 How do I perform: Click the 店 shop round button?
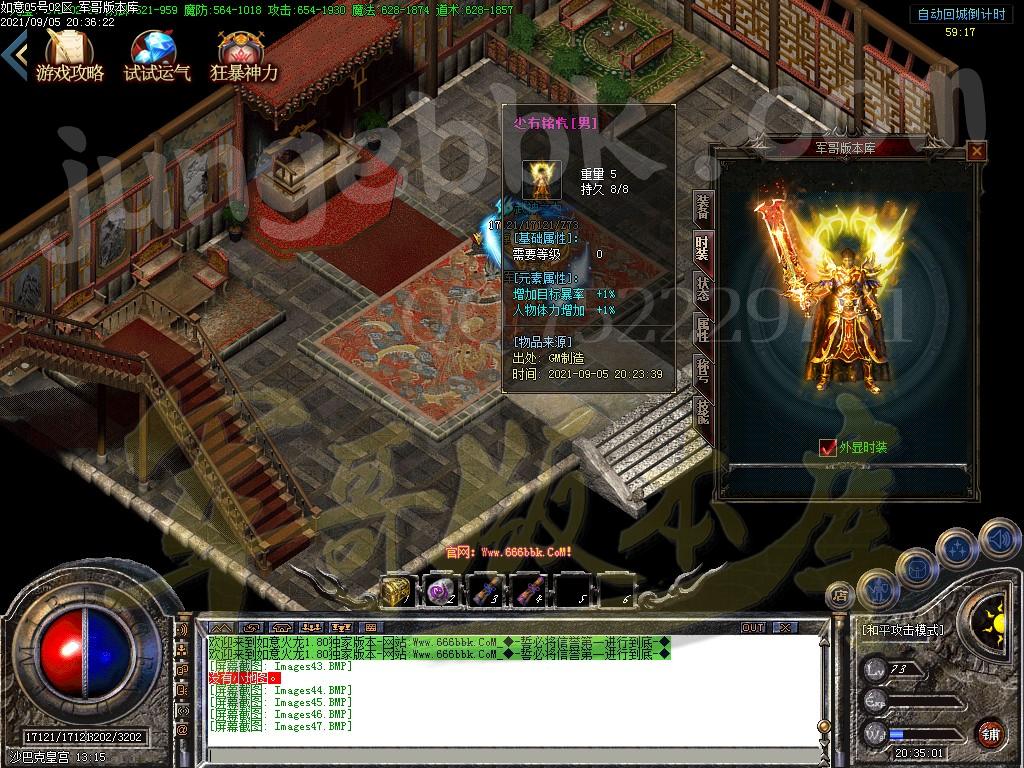tap(838, 597)
